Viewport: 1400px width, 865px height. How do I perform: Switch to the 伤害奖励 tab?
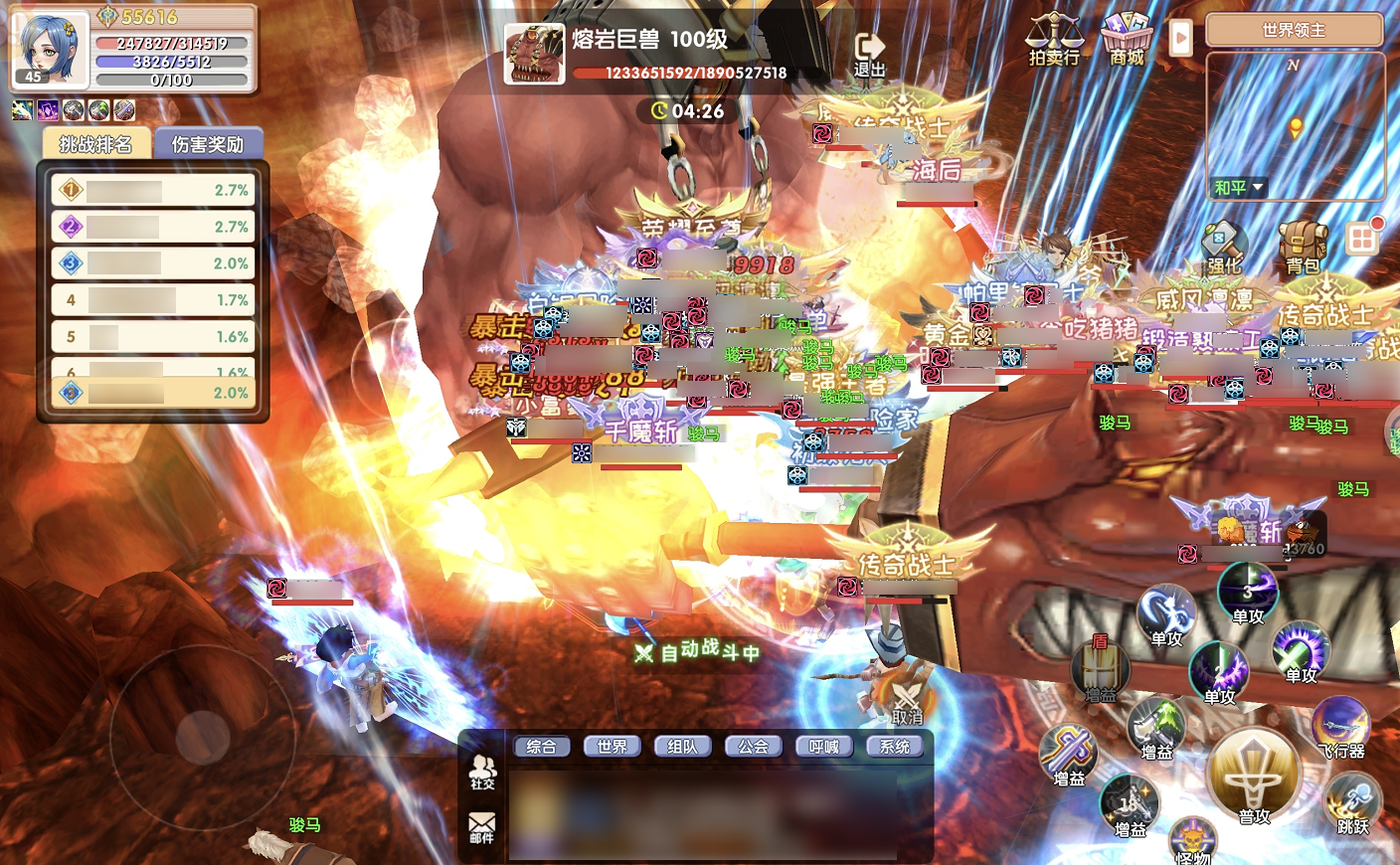pyautogui.click(x=207, y=144)
